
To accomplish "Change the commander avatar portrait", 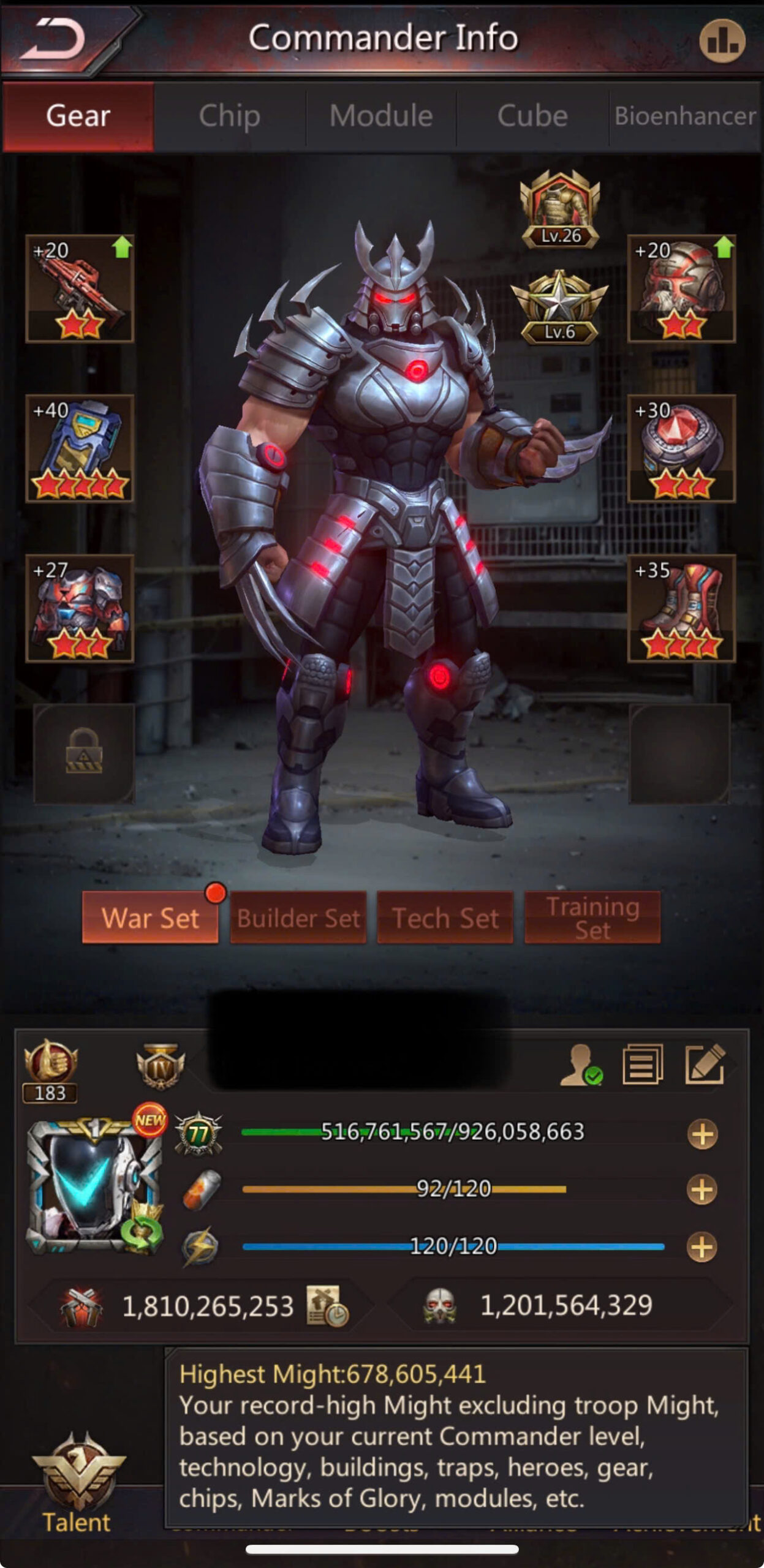I will 93,1187.
